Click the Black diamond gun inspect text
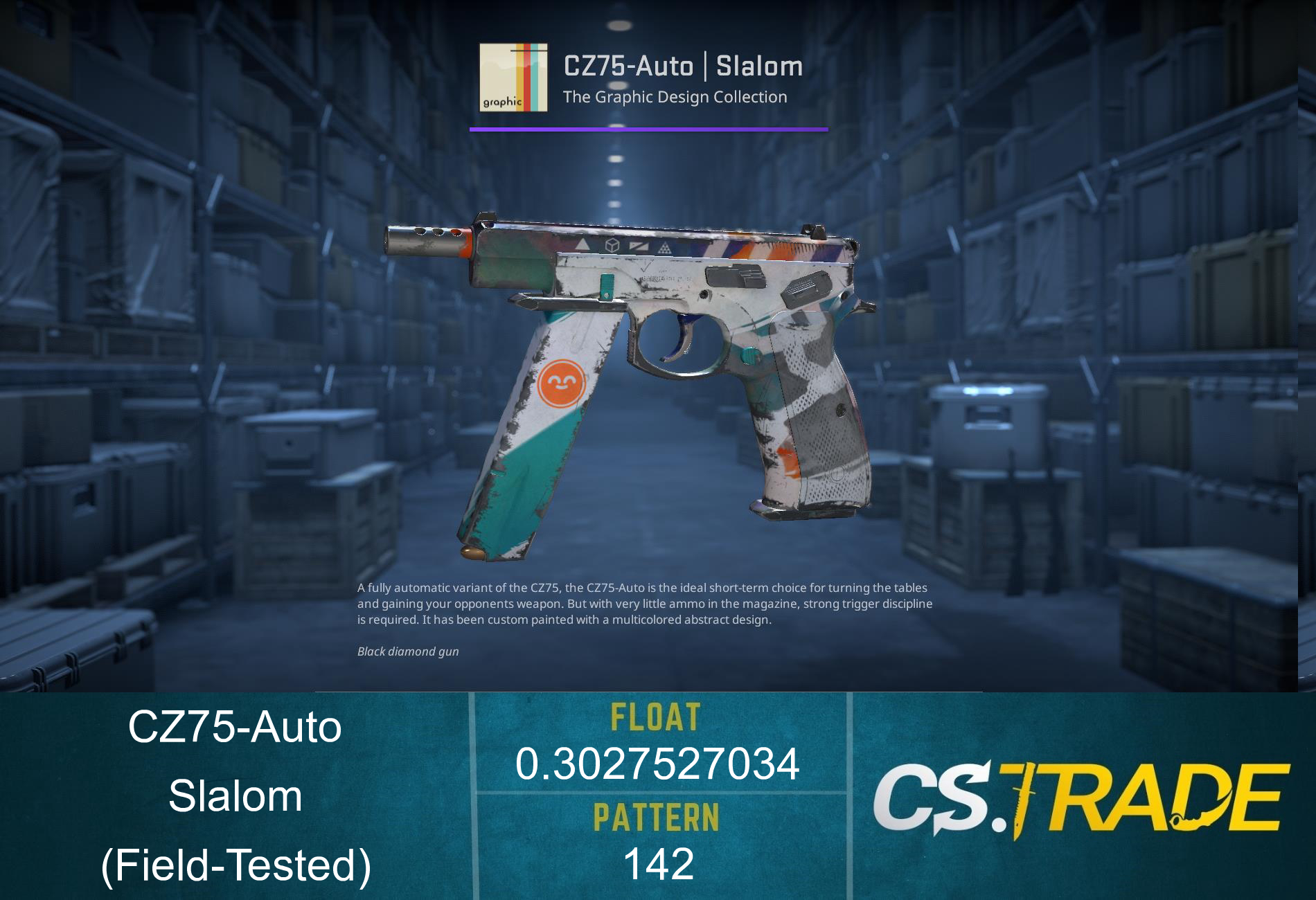Screen dimensions: 1316x900 pyautogui.click(x=409, y=652)
